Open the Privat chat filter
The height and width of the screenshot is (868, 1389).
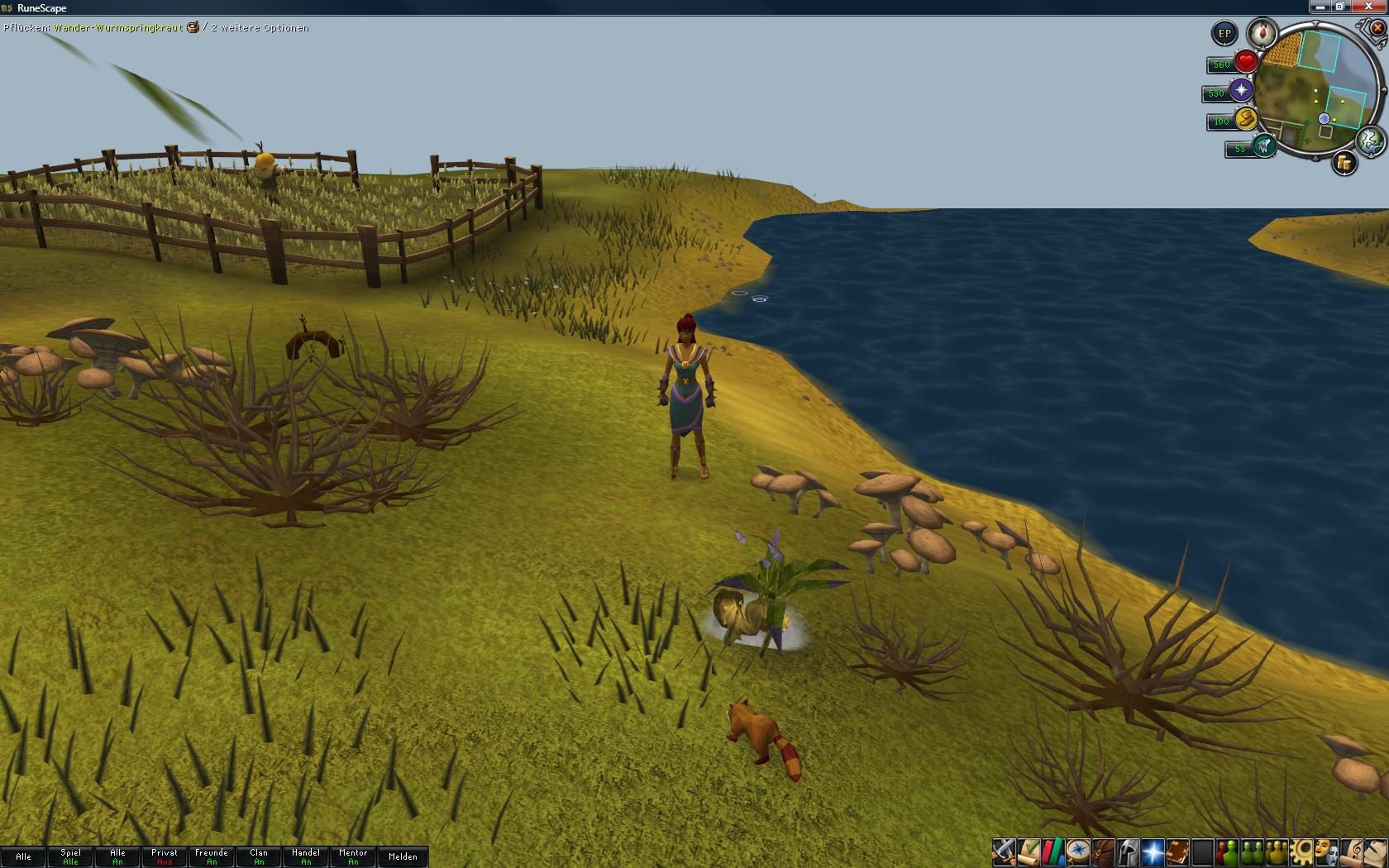click(165, 856)
